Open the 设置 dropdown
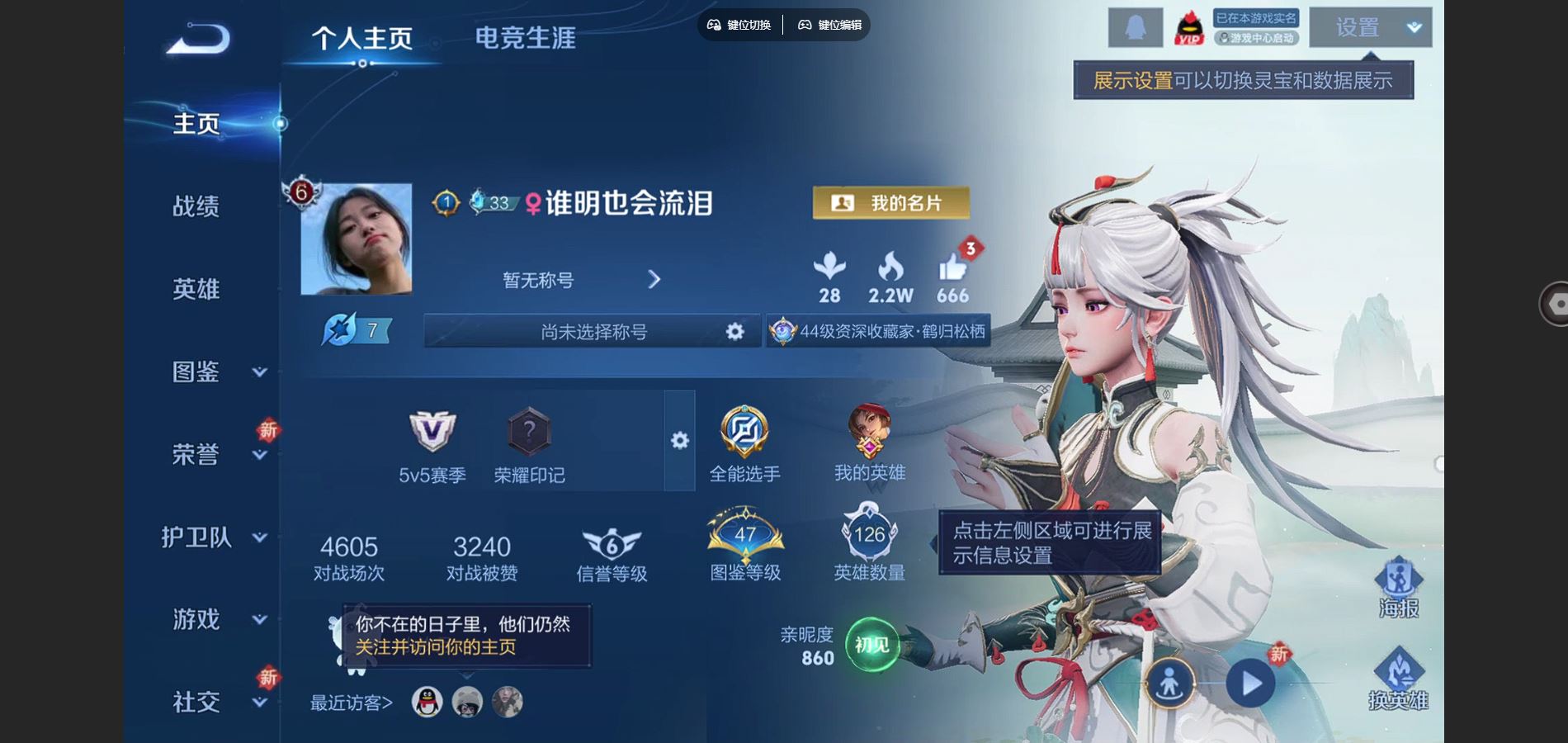1568x743 pixels. coord(1370,28)
